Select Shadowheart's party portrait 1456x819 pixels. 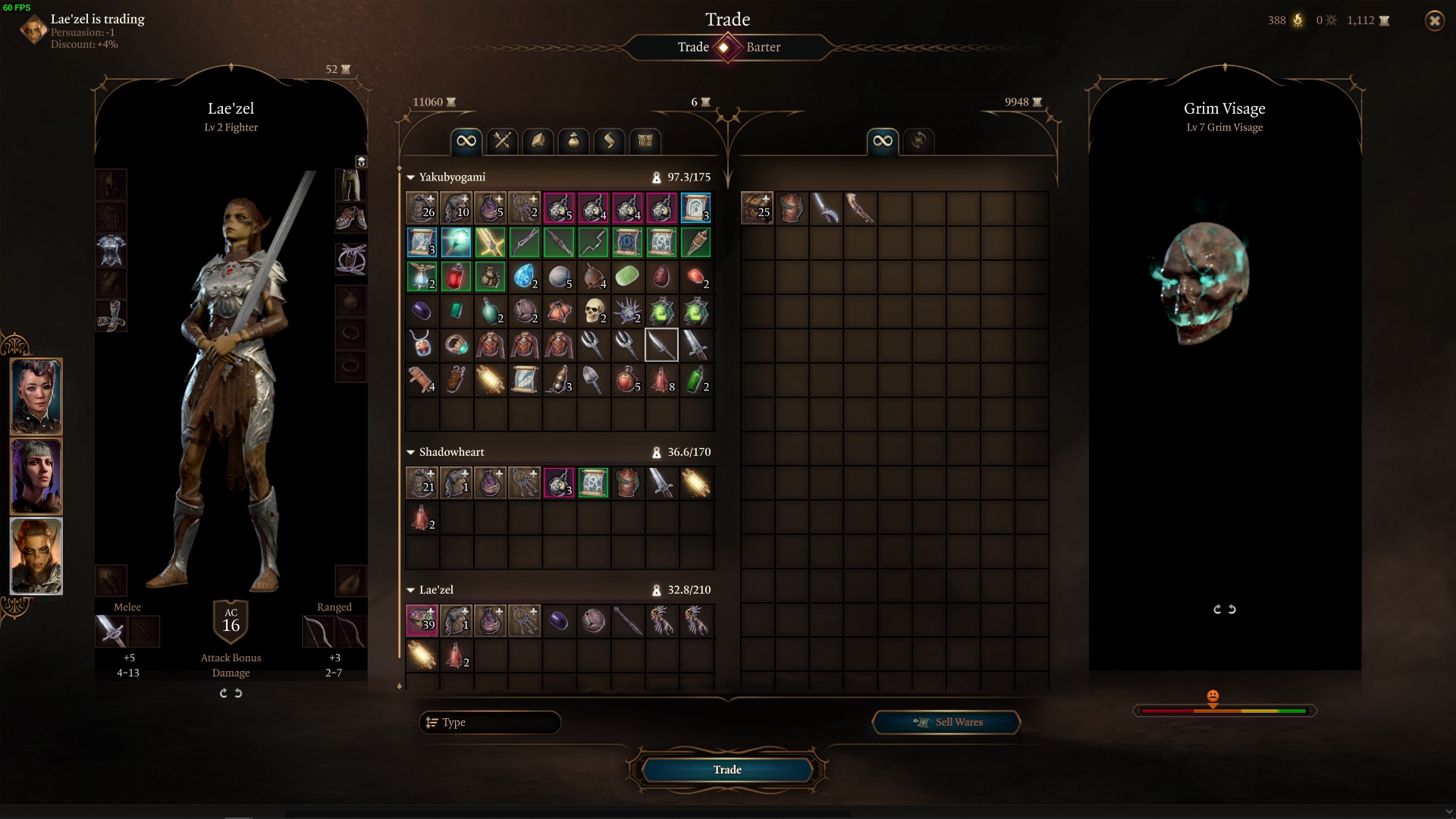click(36, 476)
